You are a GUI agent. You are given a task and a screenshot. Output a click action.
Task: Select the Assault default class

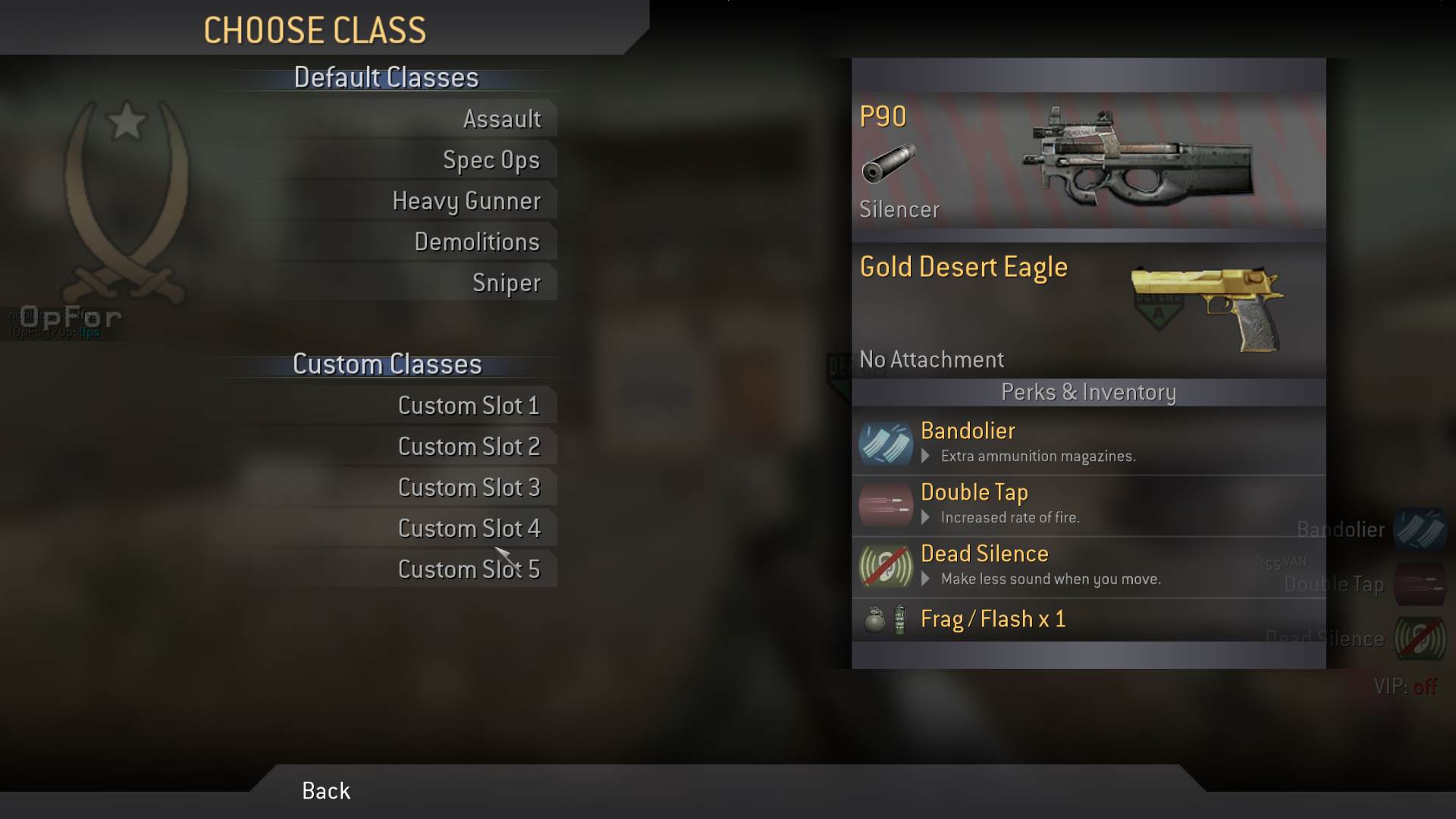(x=502, y=119)
